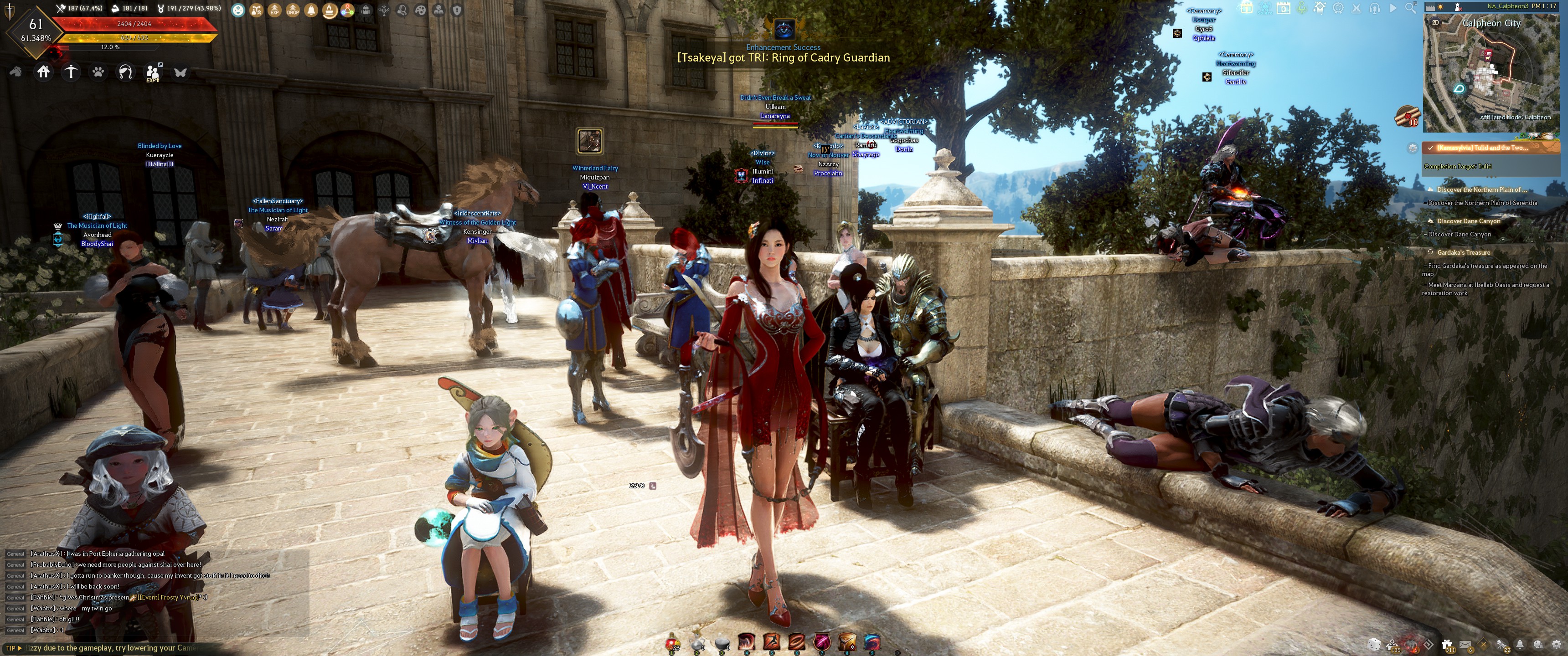The image size is (1568, 656).
Task: Click the golden bell buff icon
Action: click(311, 10)
